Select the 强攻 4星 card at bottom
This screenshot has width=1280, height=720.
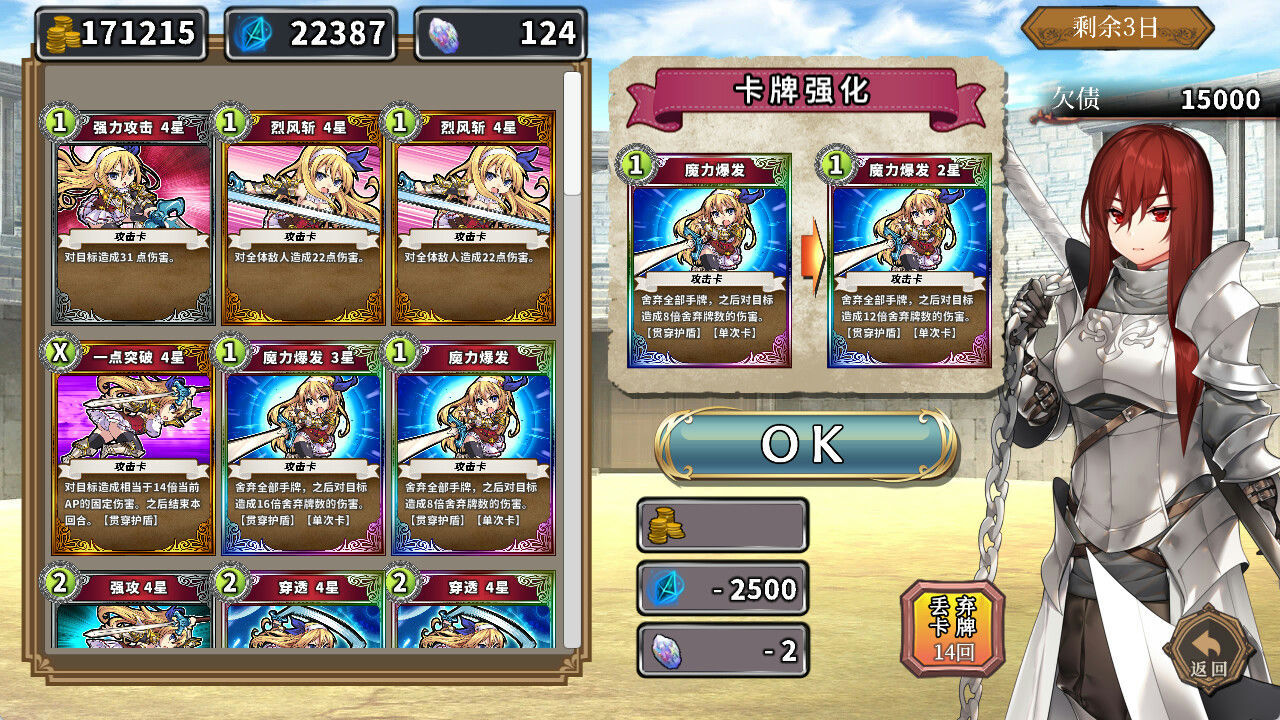(x=135, y=610)
